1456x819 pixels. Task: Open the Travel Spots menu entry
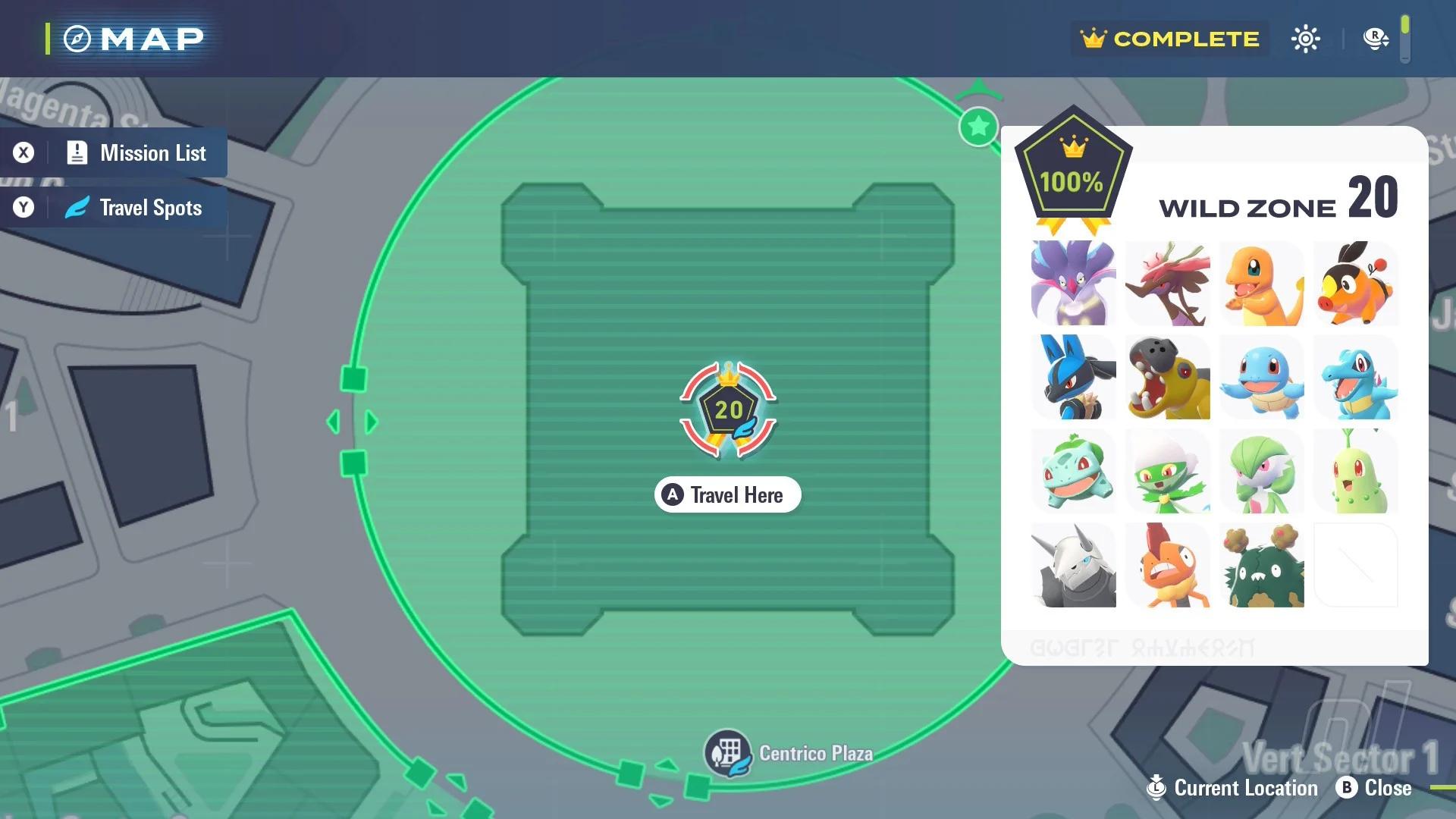click(149, 207)
